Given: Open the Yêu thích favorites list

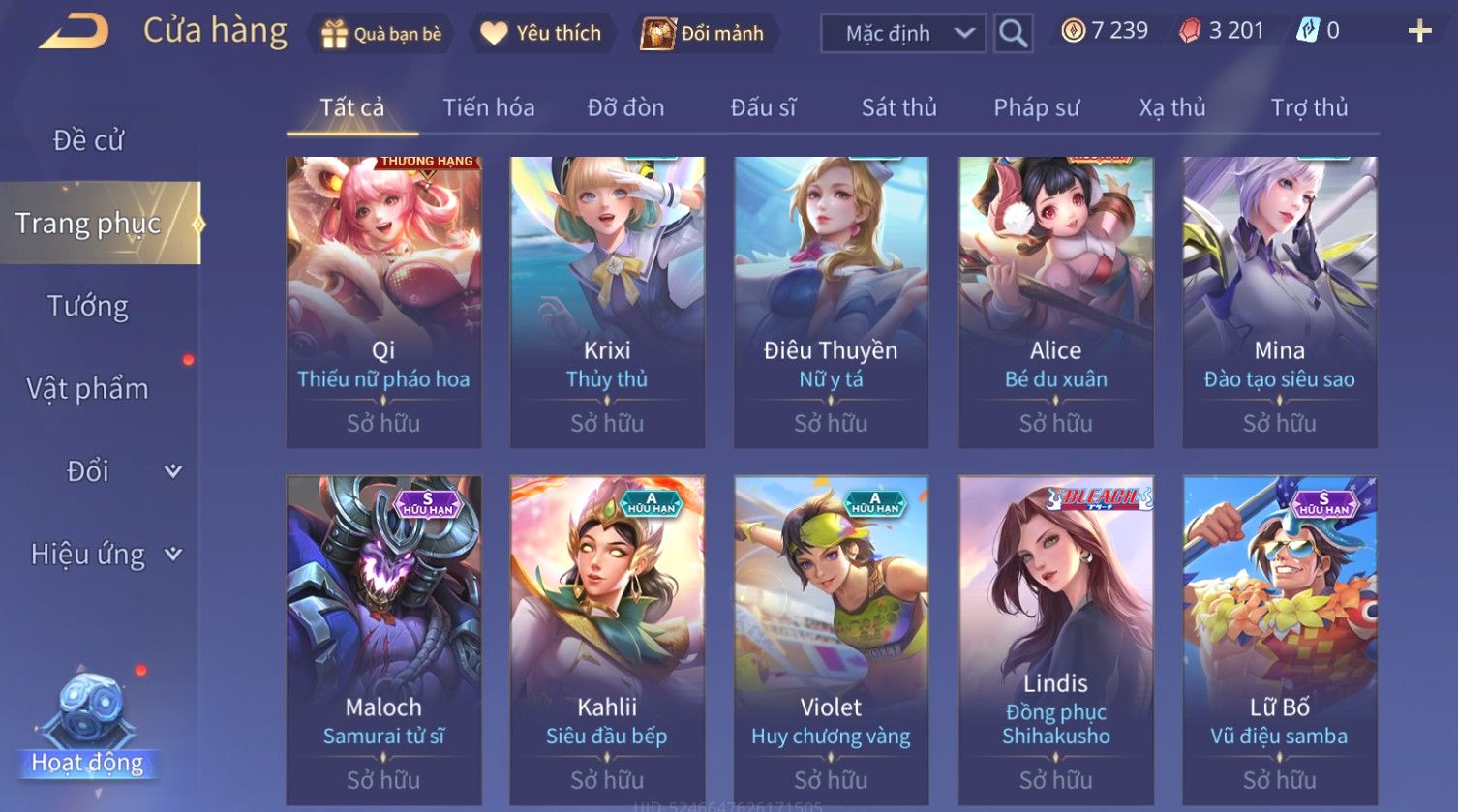Looking at the screenshot, I should coord(541,34).
